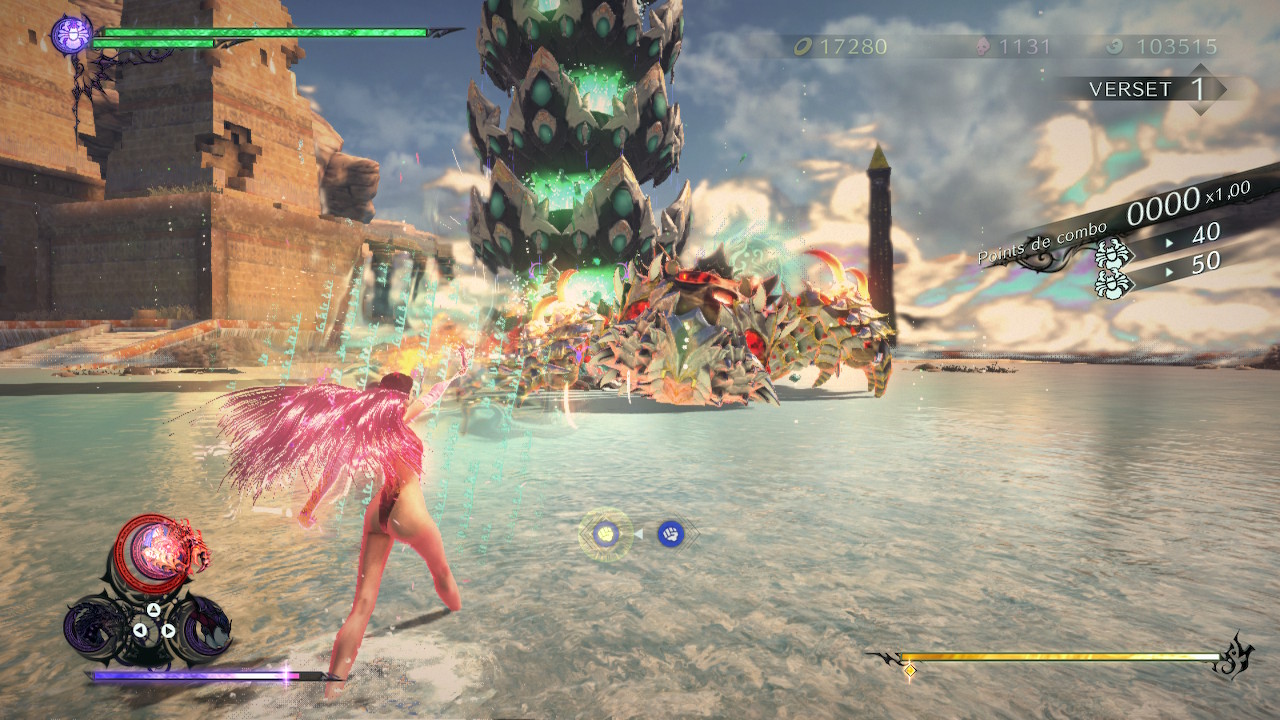Toggle the left arrow on the demon wheel

click(138, 628)
